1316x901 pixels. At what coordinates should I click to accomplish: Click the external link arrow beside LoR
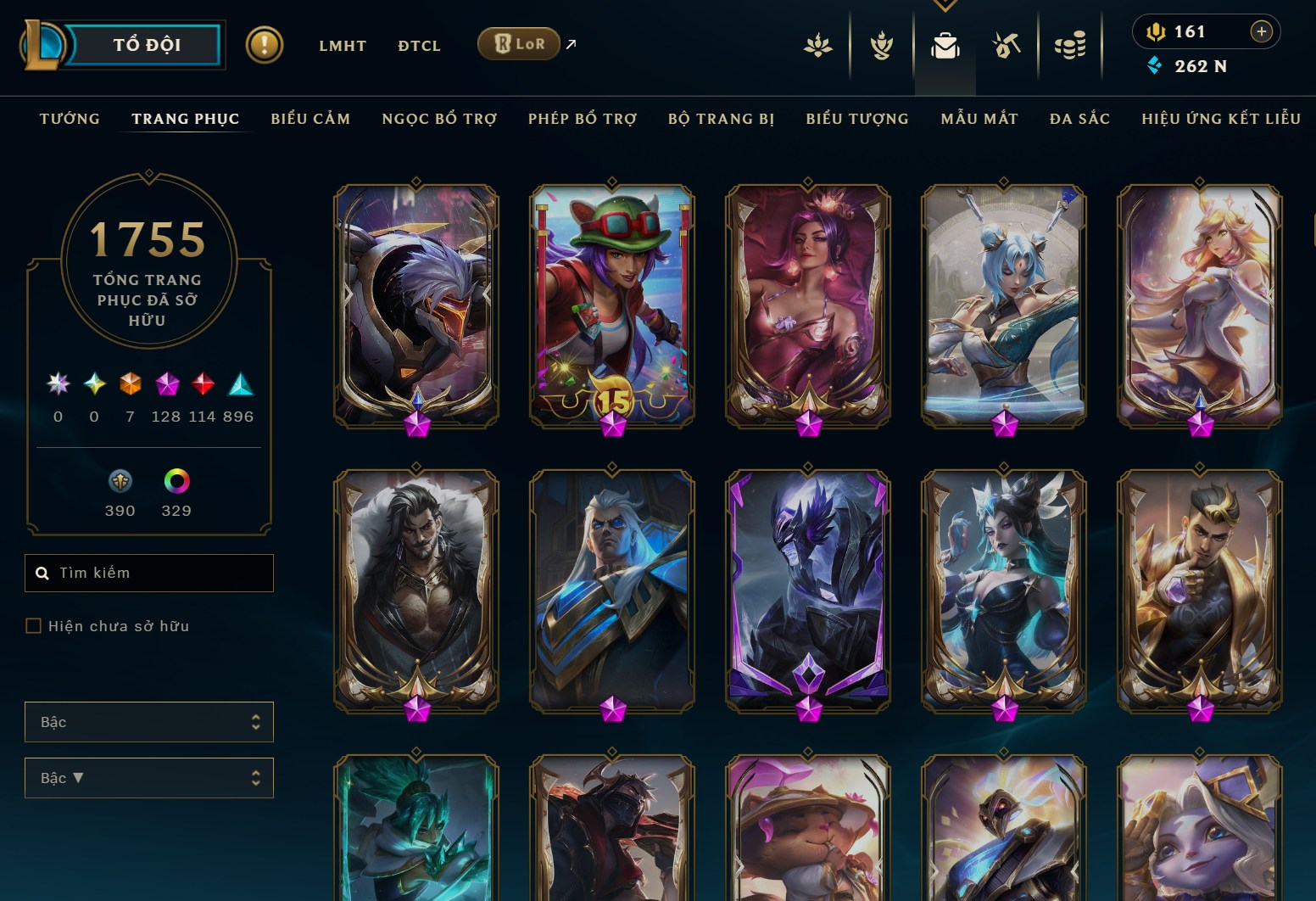(569, 43)
